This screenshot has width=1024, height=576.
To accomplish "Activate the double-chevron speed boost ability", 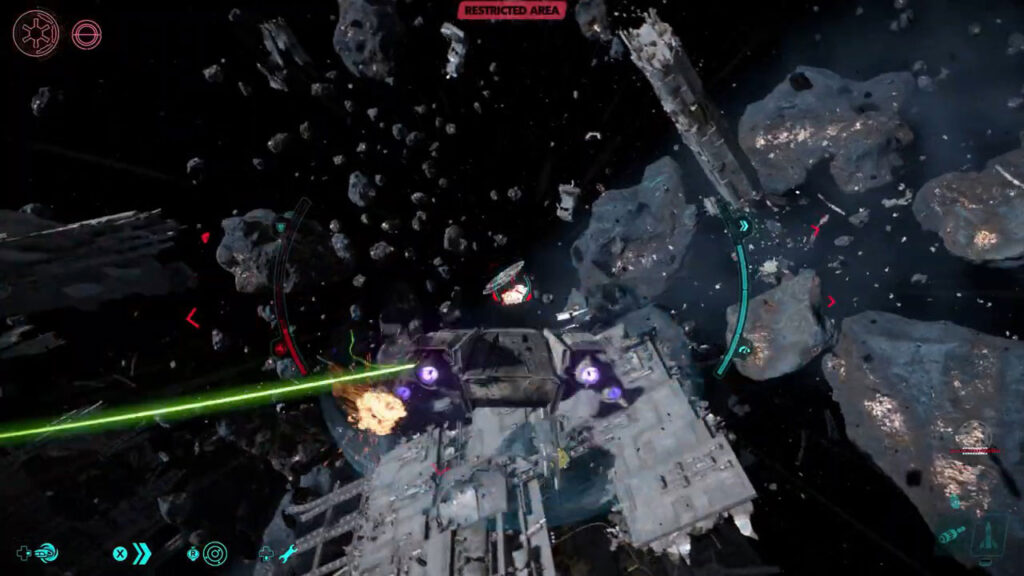I will click(142, 553).
